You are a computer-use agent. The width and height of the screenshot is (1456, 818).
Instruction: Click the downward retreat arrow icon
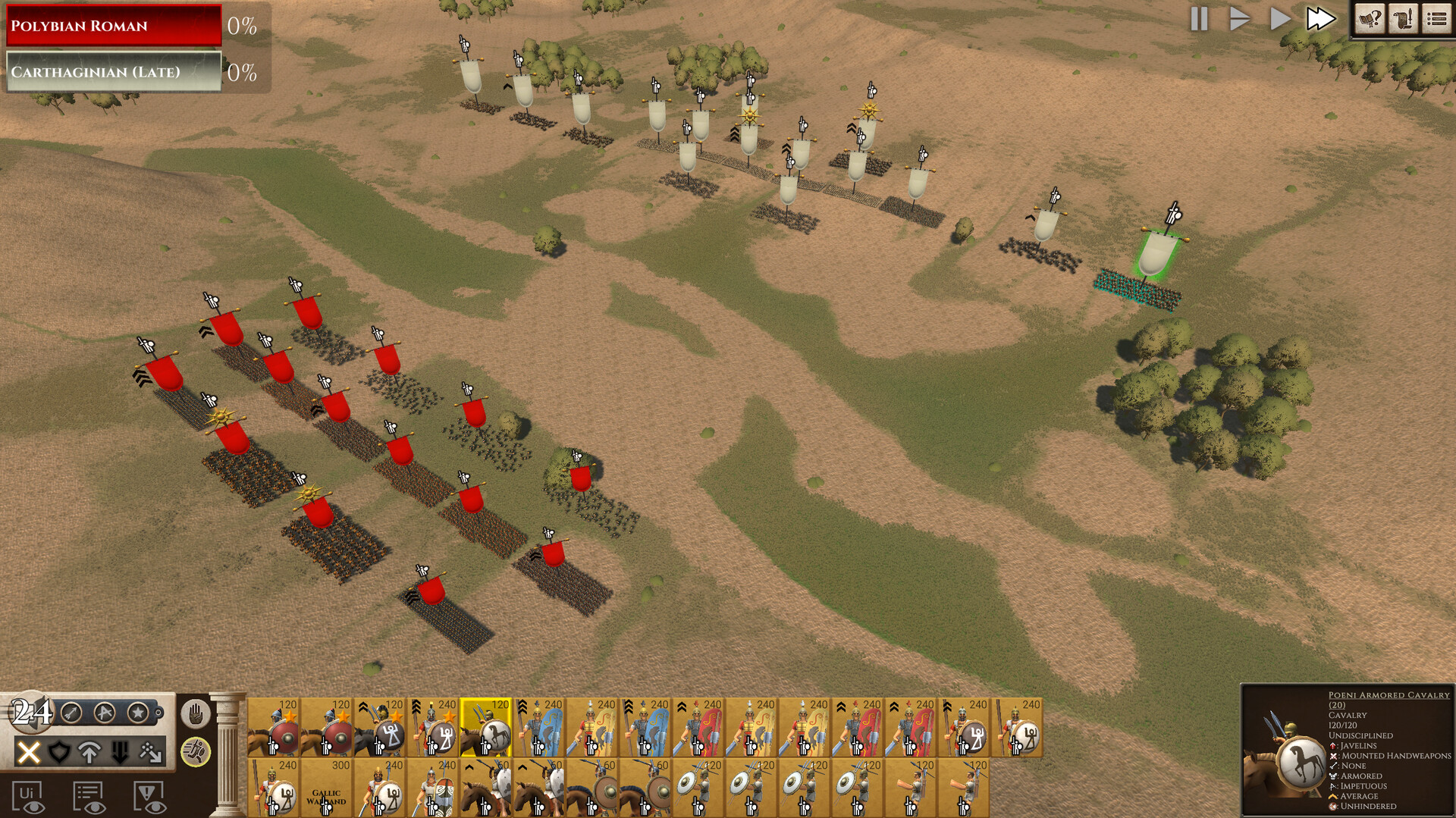pos(119,752)
